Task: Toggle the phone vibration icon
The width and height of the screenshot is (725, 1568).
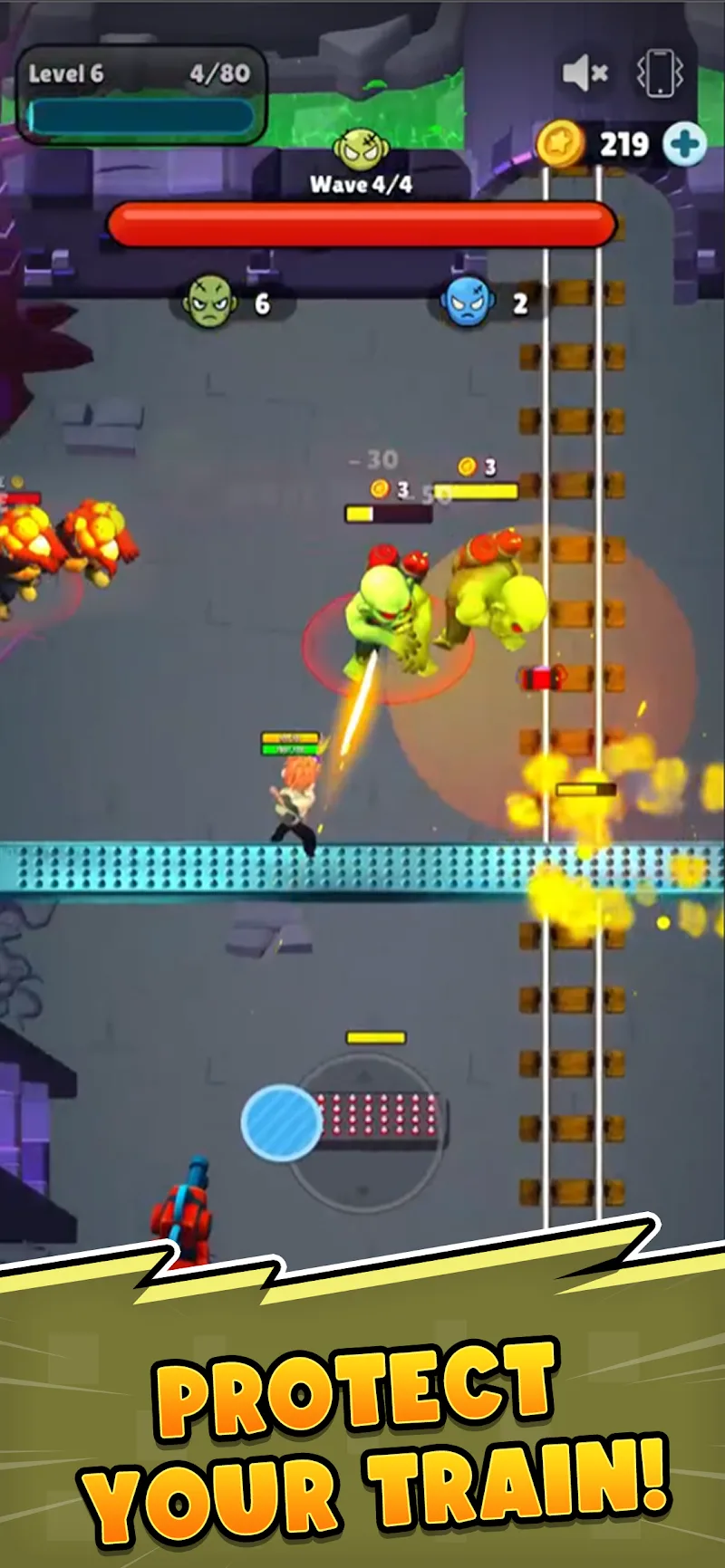Action: 659,72
